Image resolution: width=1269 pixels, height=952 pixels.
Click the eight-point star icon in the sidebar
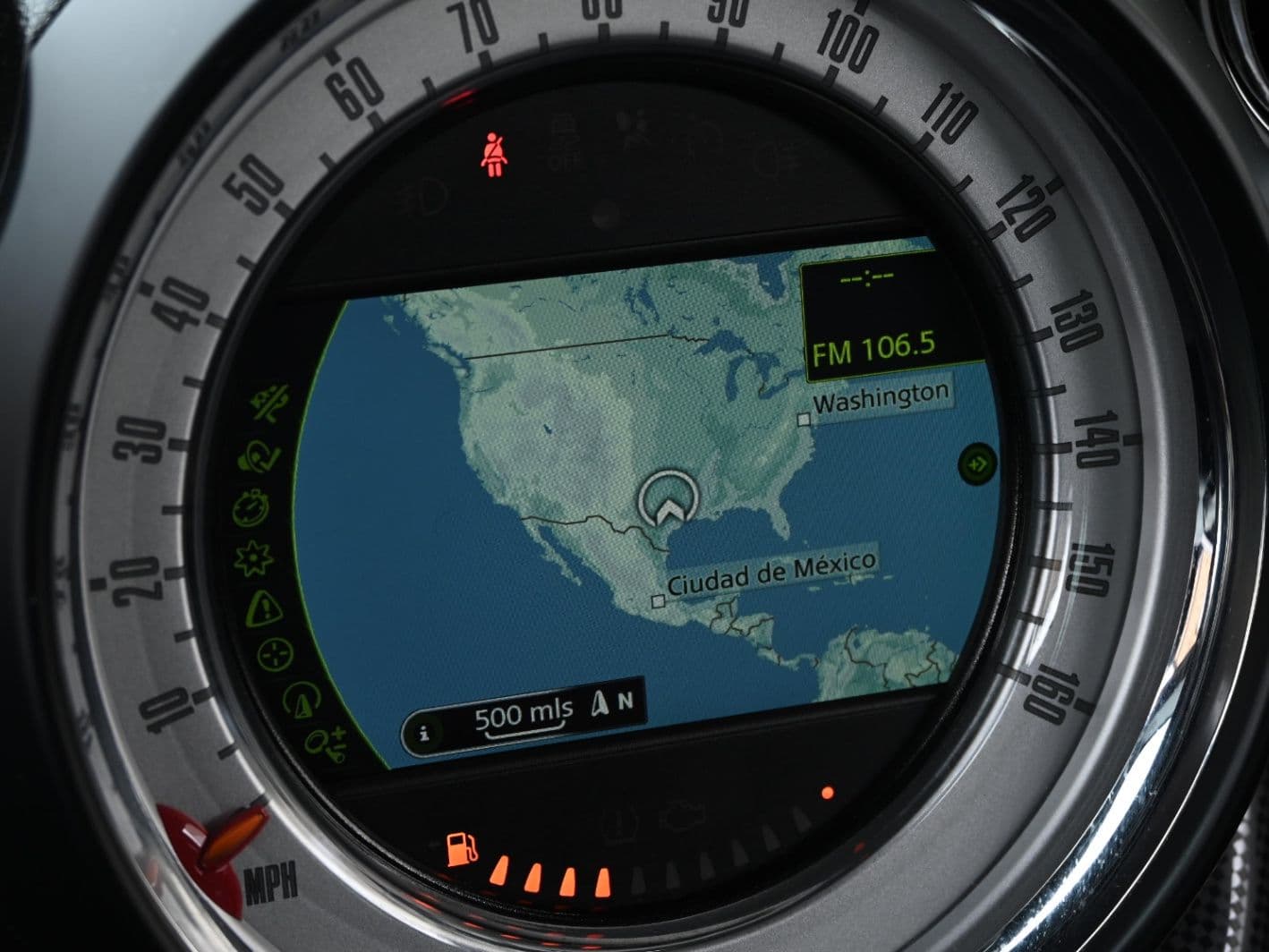point(251,558)
